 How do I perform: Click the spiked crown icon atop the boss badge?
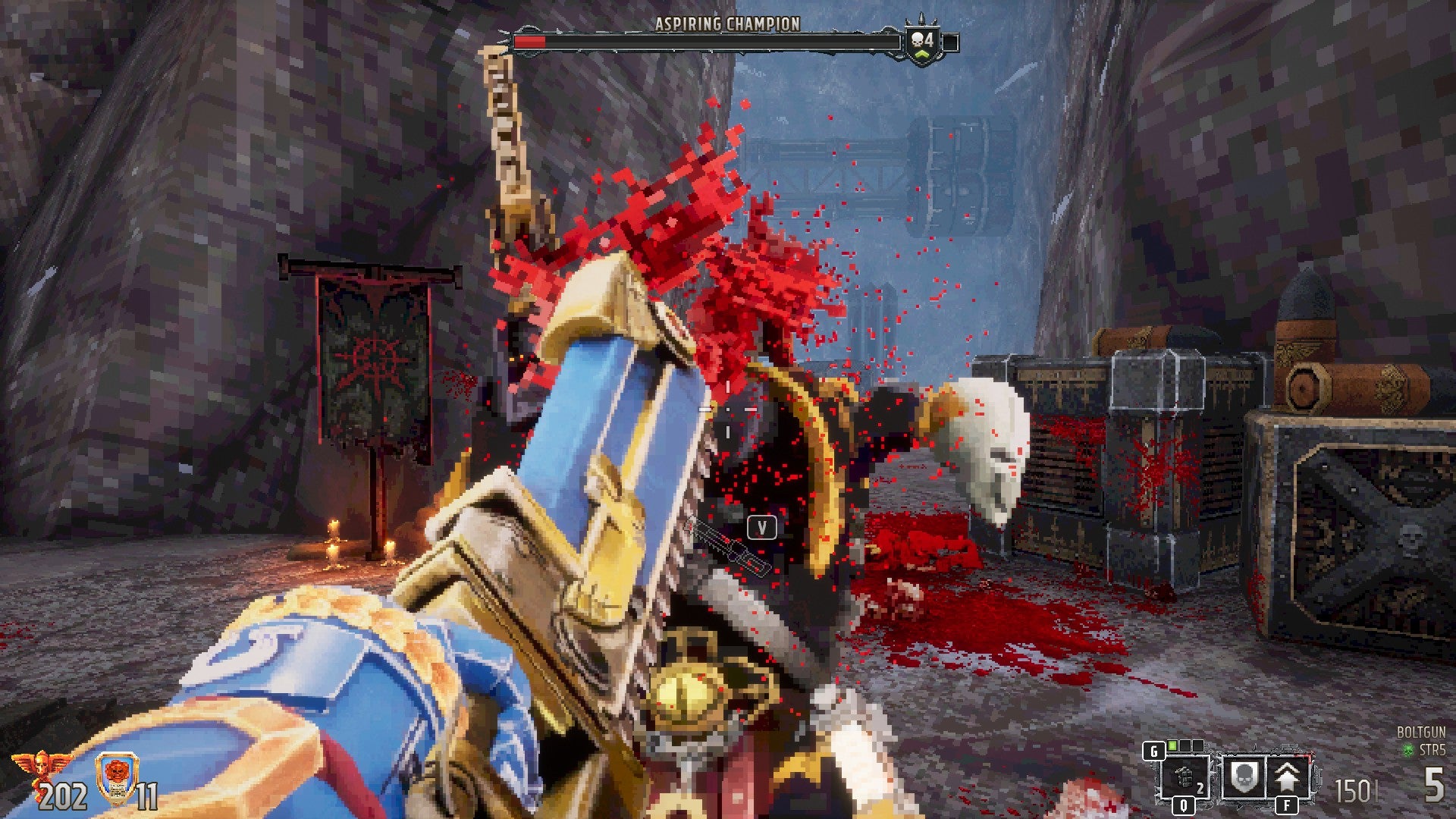click(921, 20)
